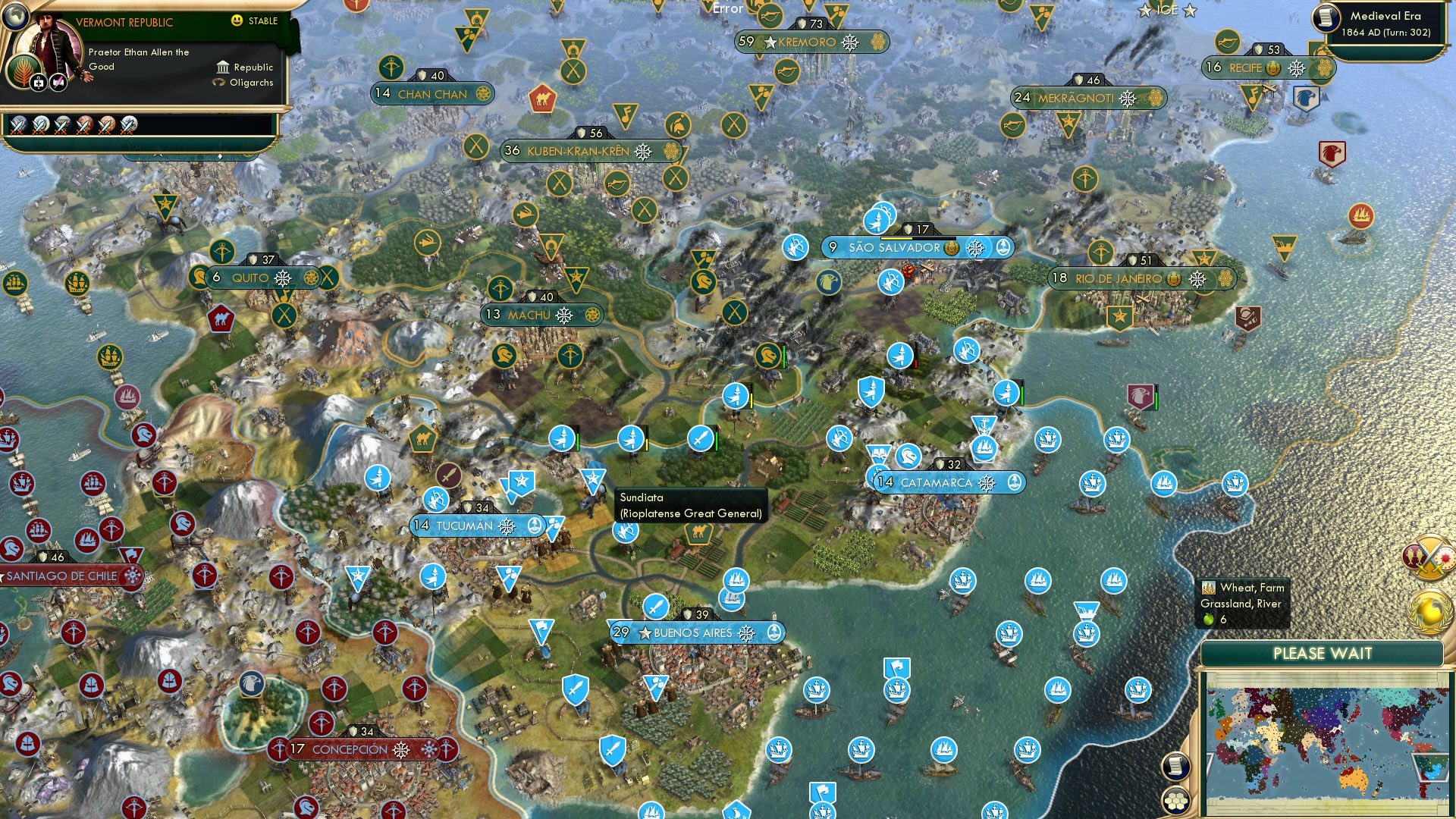The width and height of the screenshot is (1456, 819).
Task: Click the religion icon beside Kremoro's banner
Action: pyautogui.click(x=878, y=43)
